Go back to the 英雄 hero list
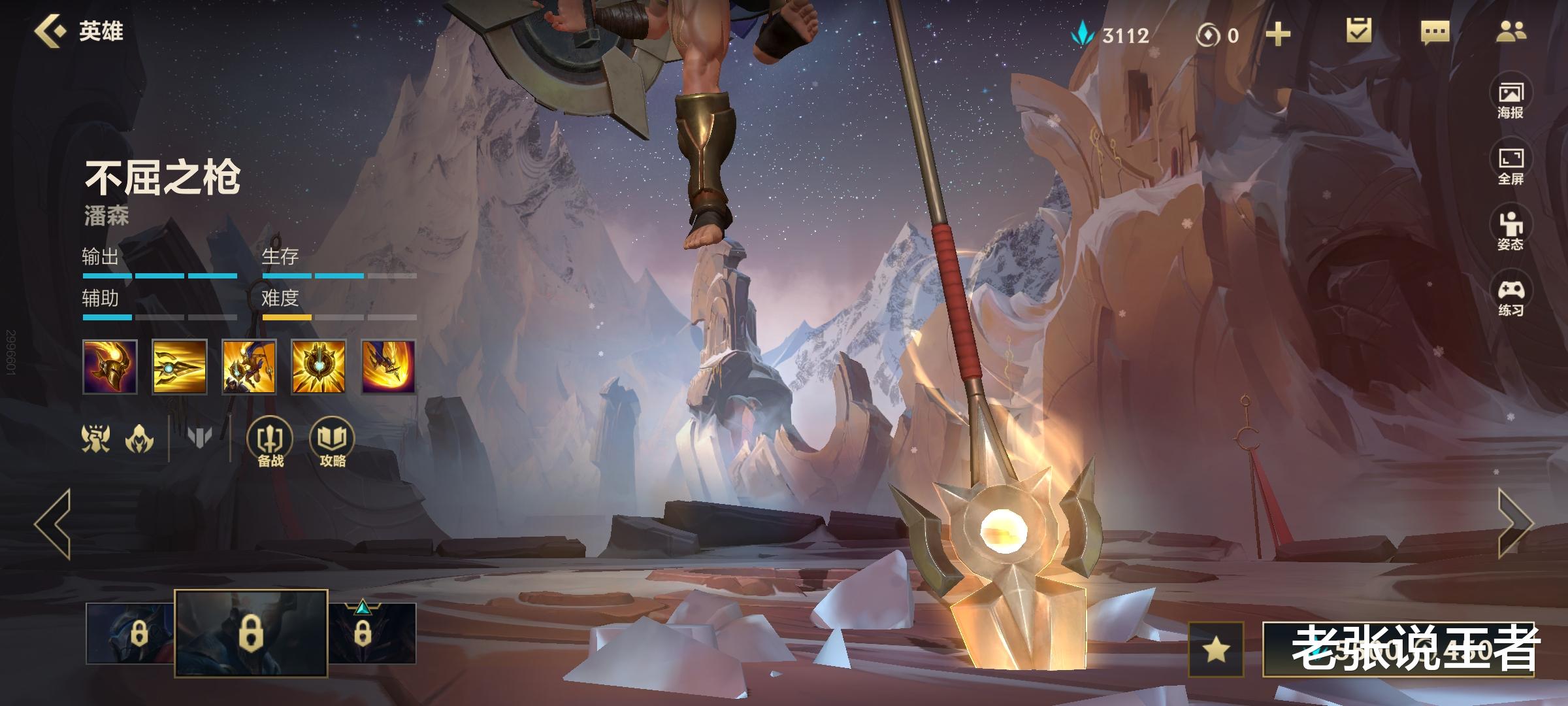The image size is (1568, 706). tap(78, 31)
